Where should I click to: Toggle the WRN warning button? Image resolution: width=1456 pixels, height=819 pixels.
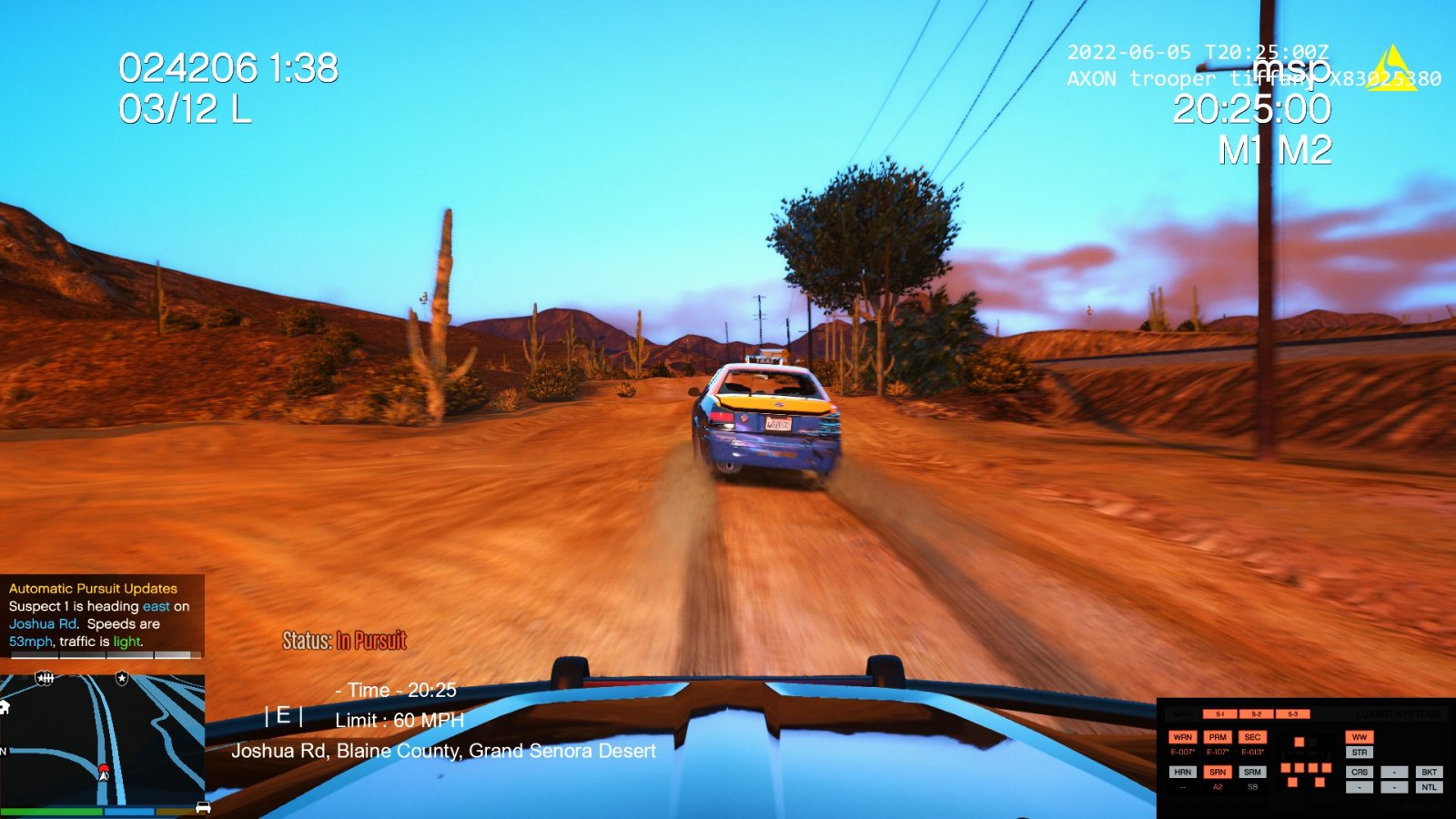pyautogui.click(x=1182, y=737)
